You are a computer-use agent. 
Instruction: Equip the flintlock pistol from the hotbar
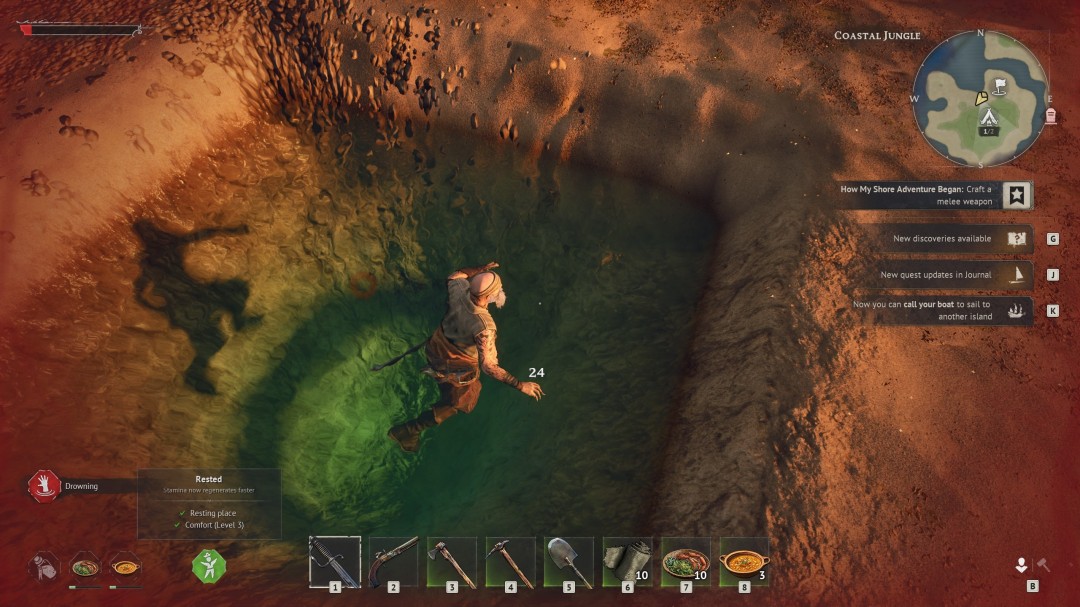pos(393,561)
